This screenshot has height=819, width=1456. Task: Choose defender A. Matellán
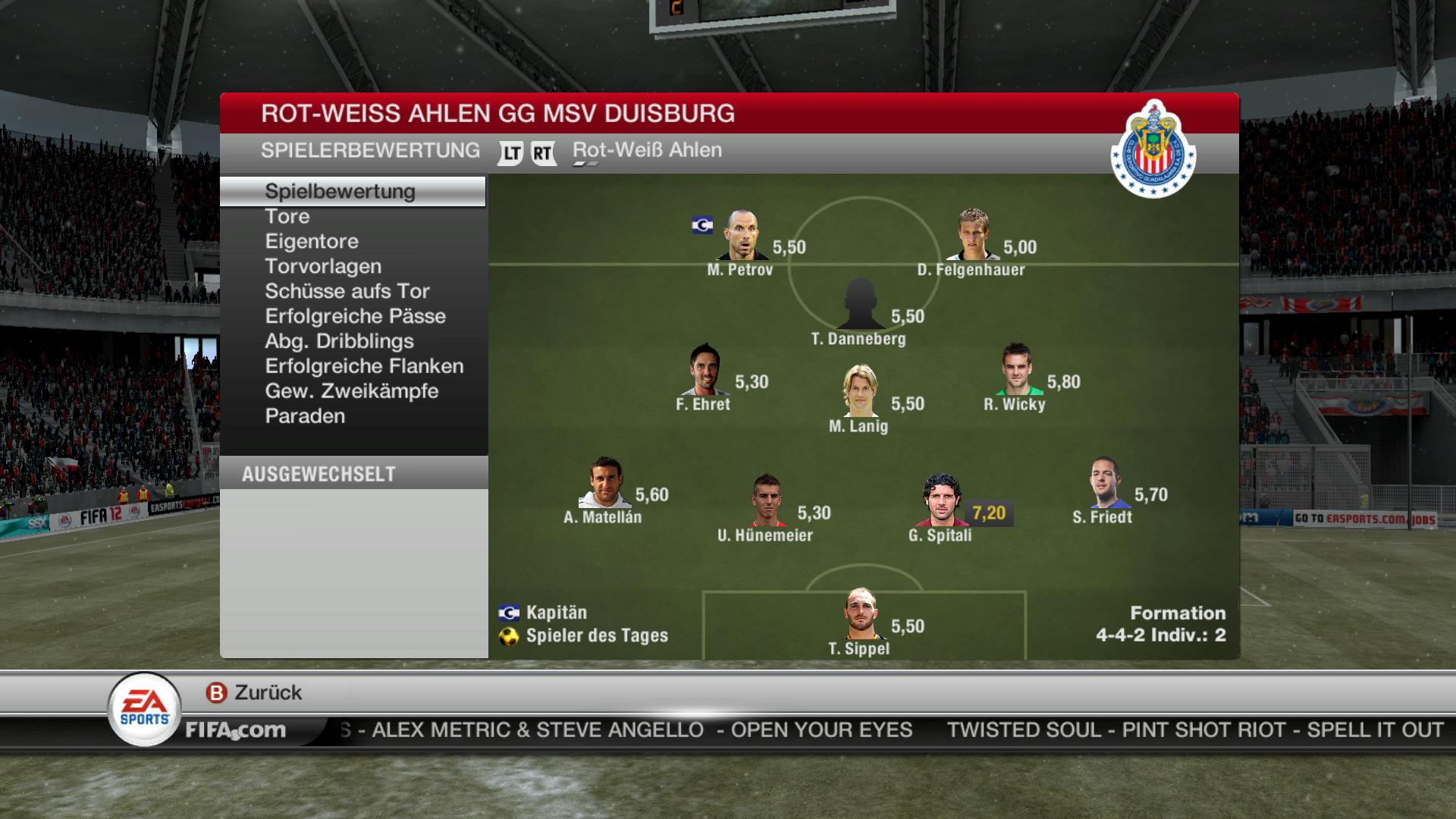(x=605, y=483)
